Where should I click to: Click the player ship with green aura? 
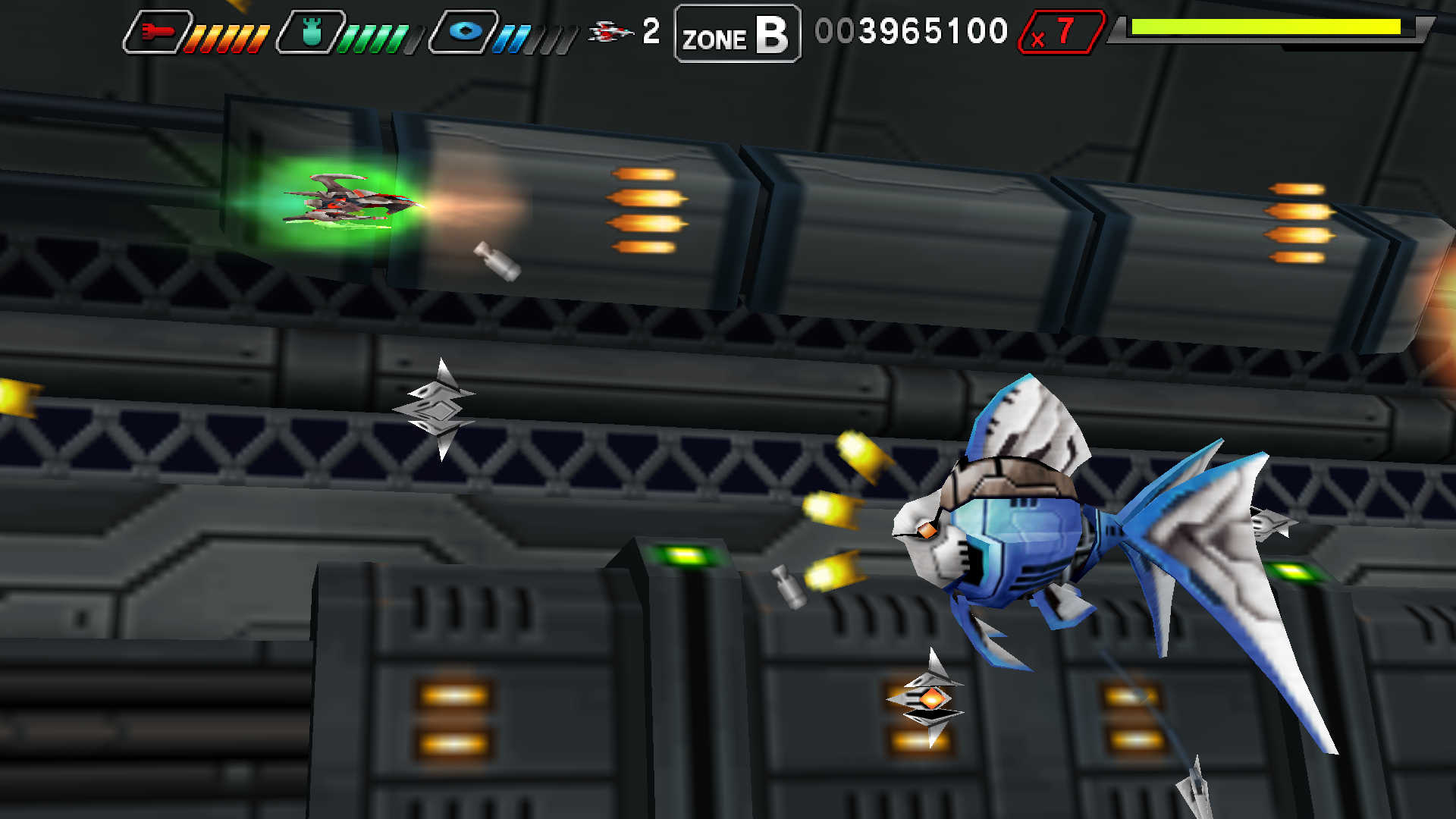[349, 205]
